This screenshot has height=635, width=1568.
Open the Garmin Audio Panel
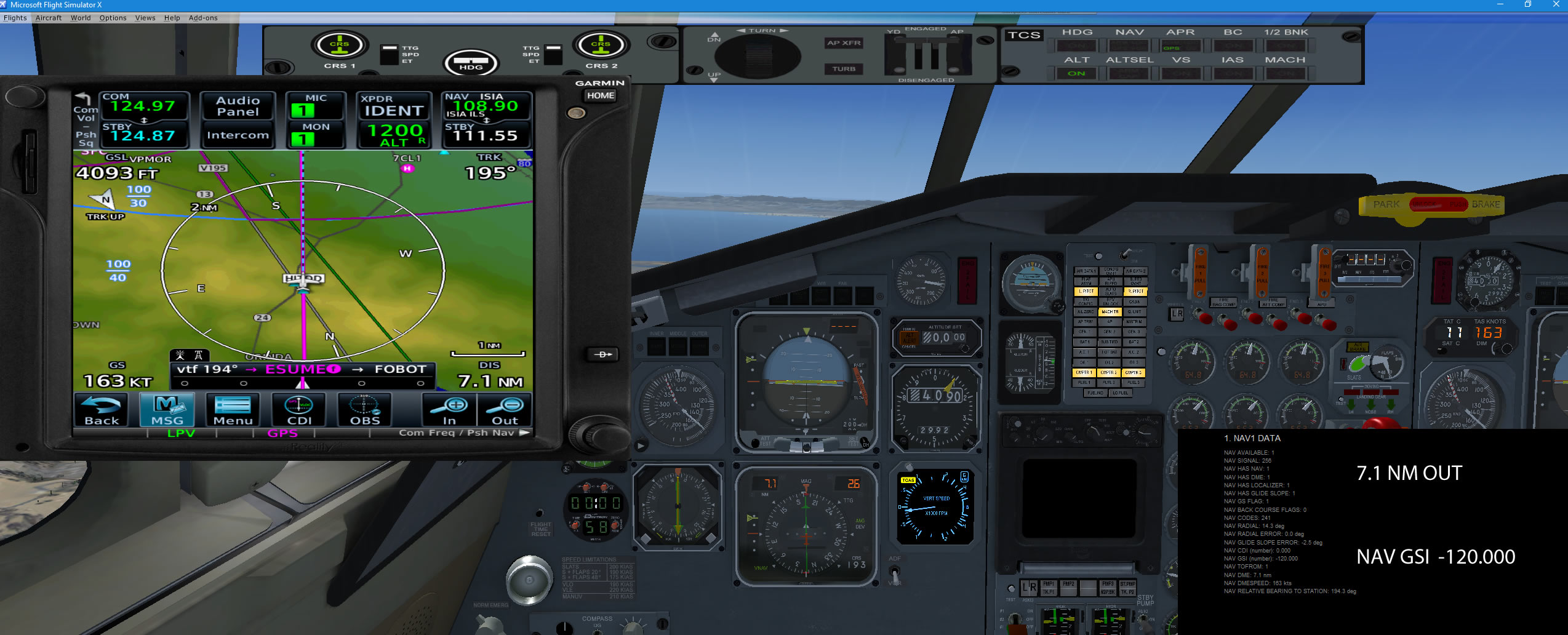tap(238, 106)
